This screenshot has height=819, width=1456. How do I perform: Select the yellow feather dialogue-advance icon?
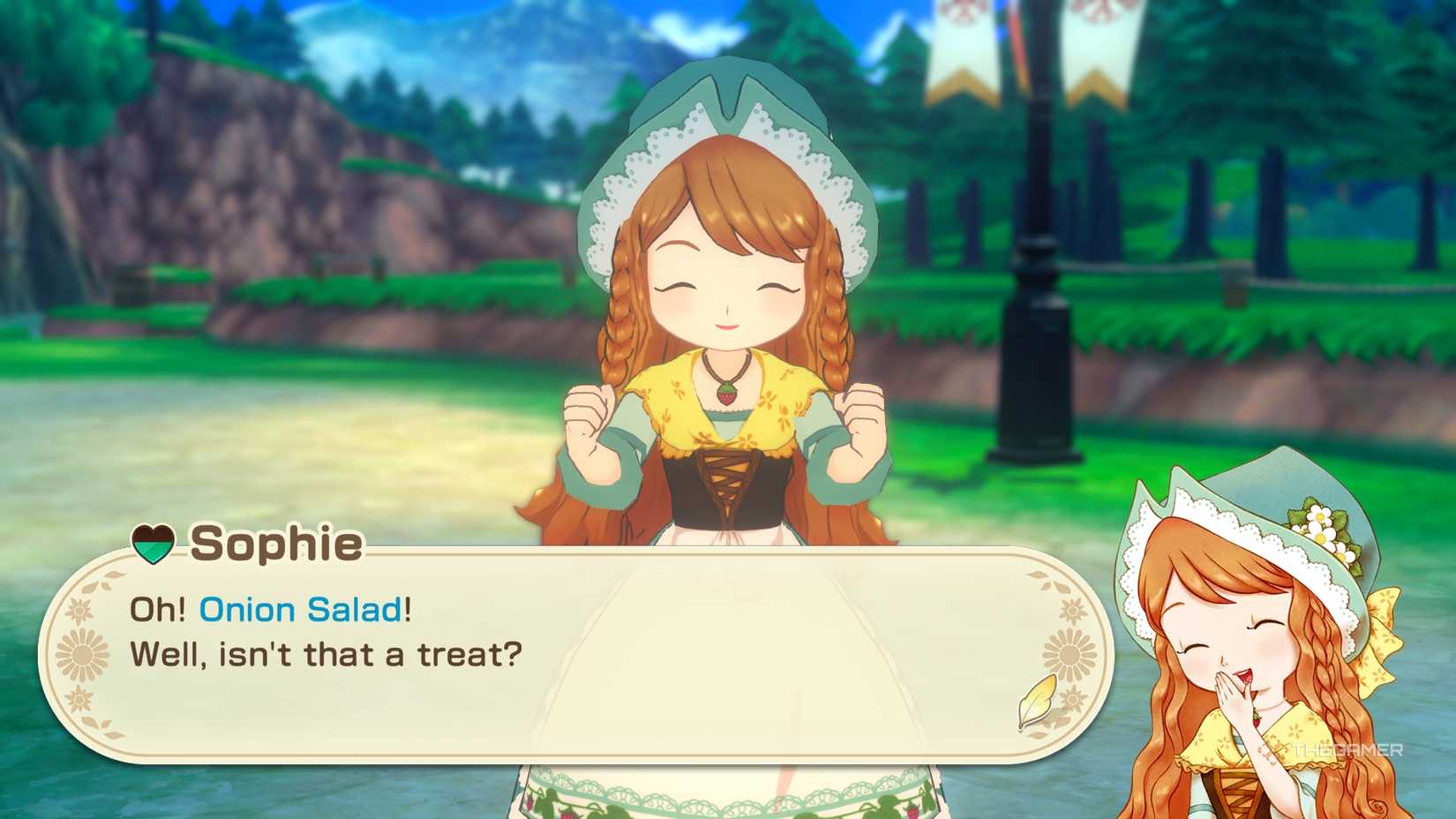pos(1038,703)
